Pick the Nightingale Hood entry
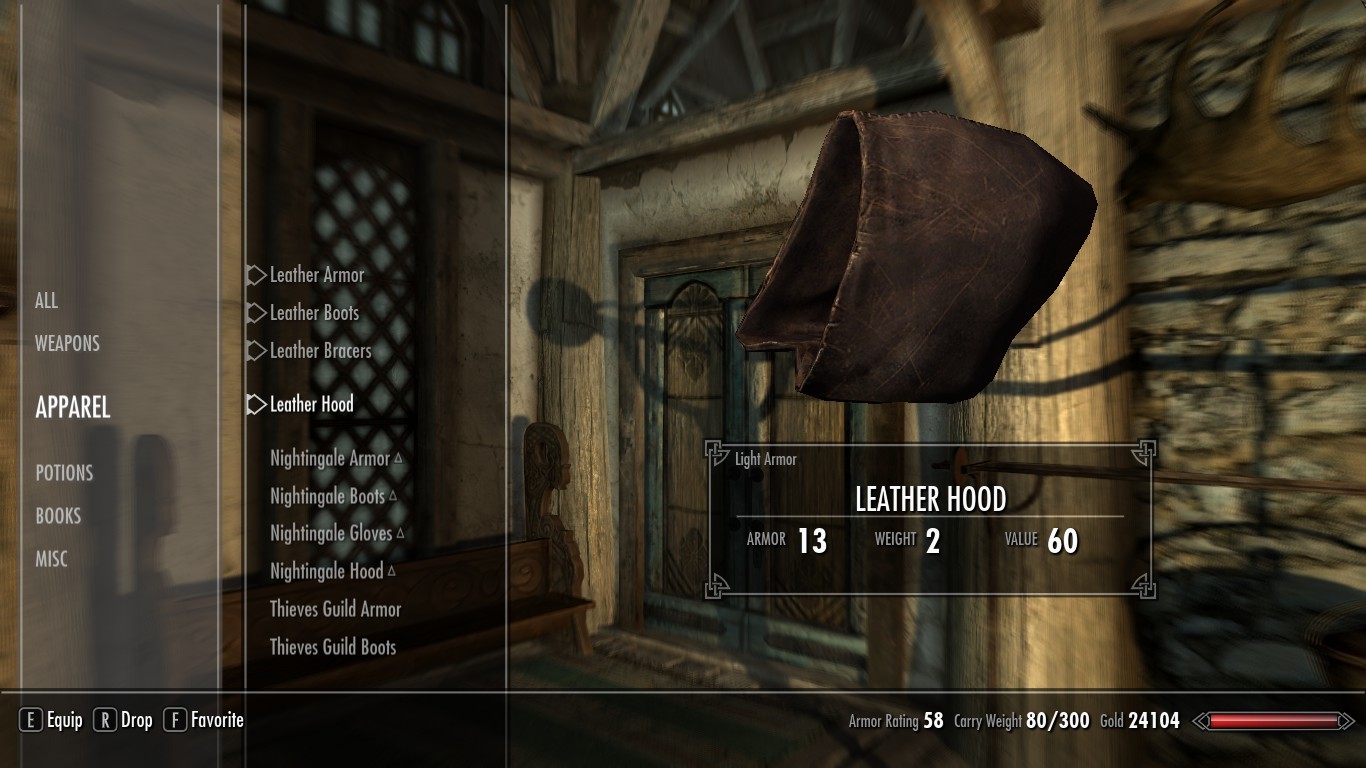Image resolution: width=1366 pixels, height=768 pixels. tap(327, 572)
